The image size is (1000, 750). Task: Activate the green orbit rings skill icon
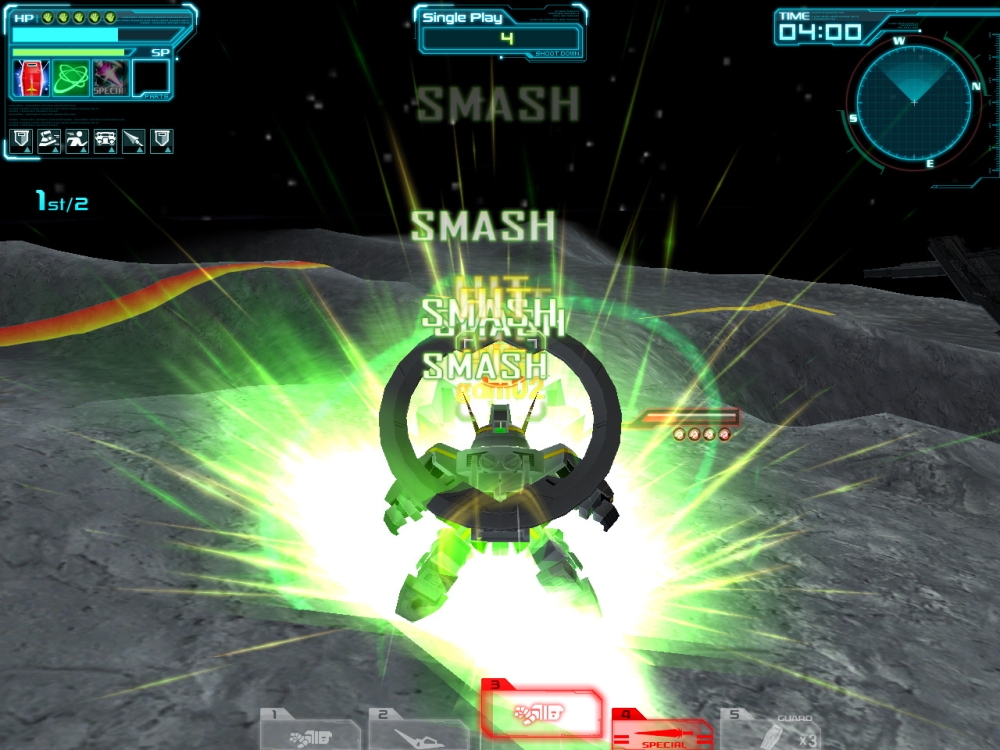pos(70,78)
